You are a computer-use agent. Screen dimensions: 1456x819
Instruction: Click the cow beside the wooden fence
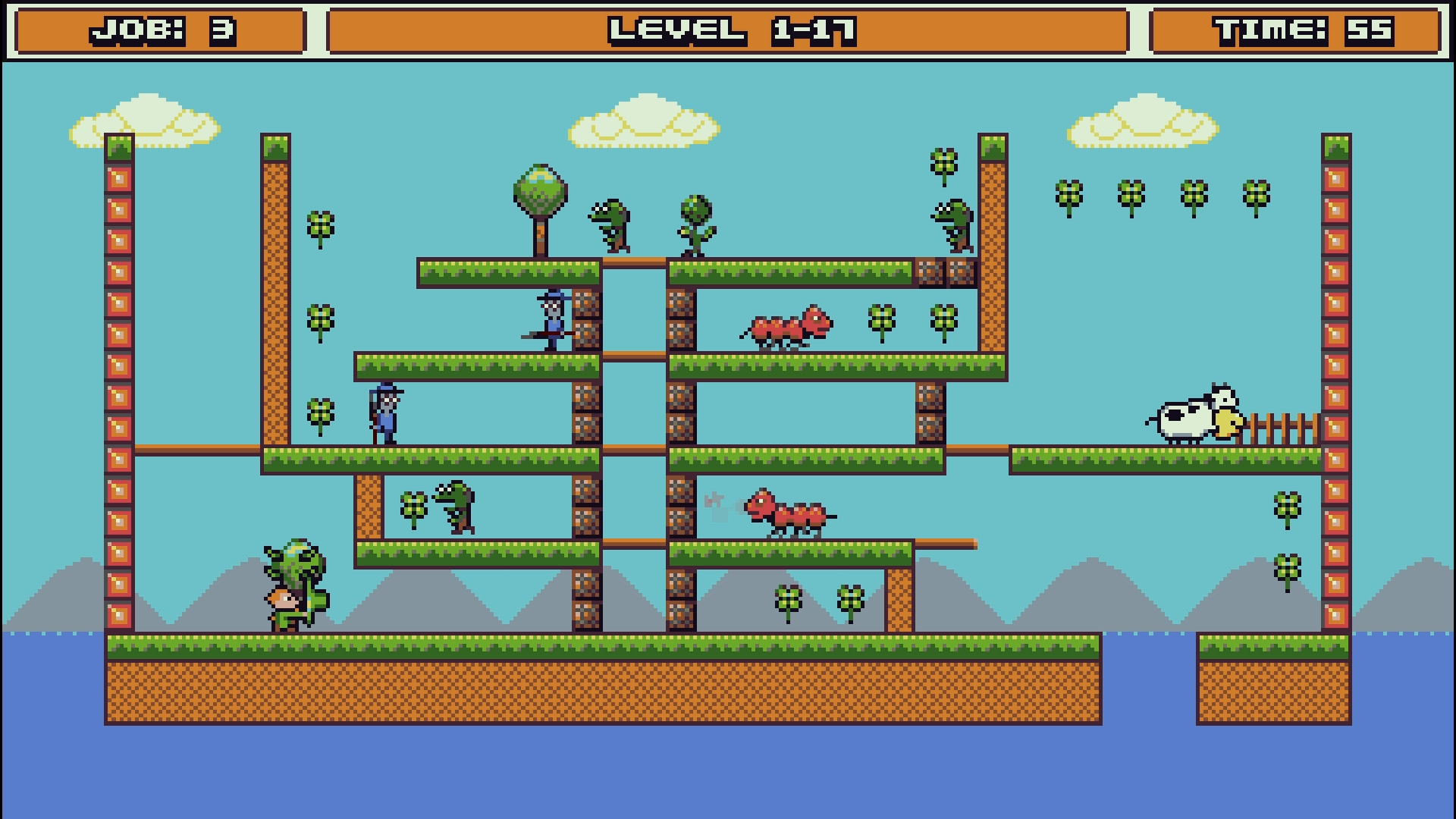(x=1191, y=421)
